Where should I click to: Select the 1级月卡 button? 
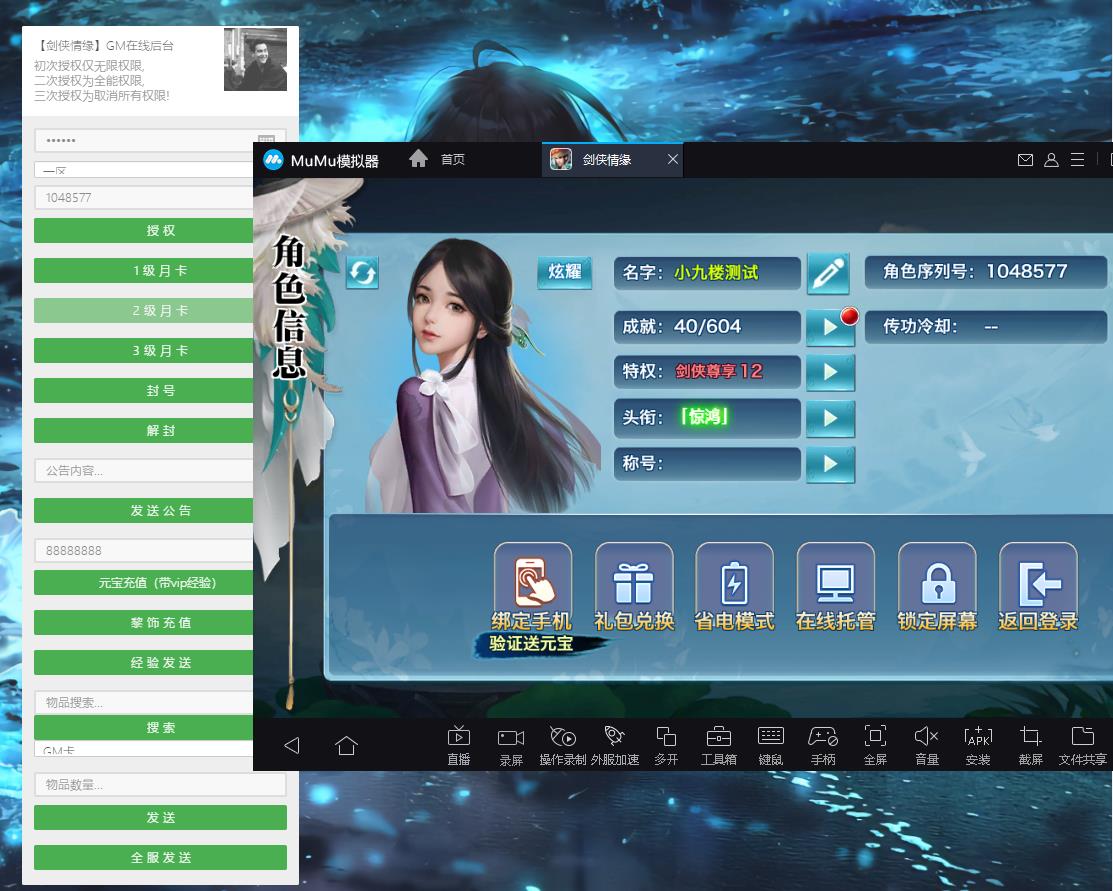pyautogui.click(x=144, y=271)
